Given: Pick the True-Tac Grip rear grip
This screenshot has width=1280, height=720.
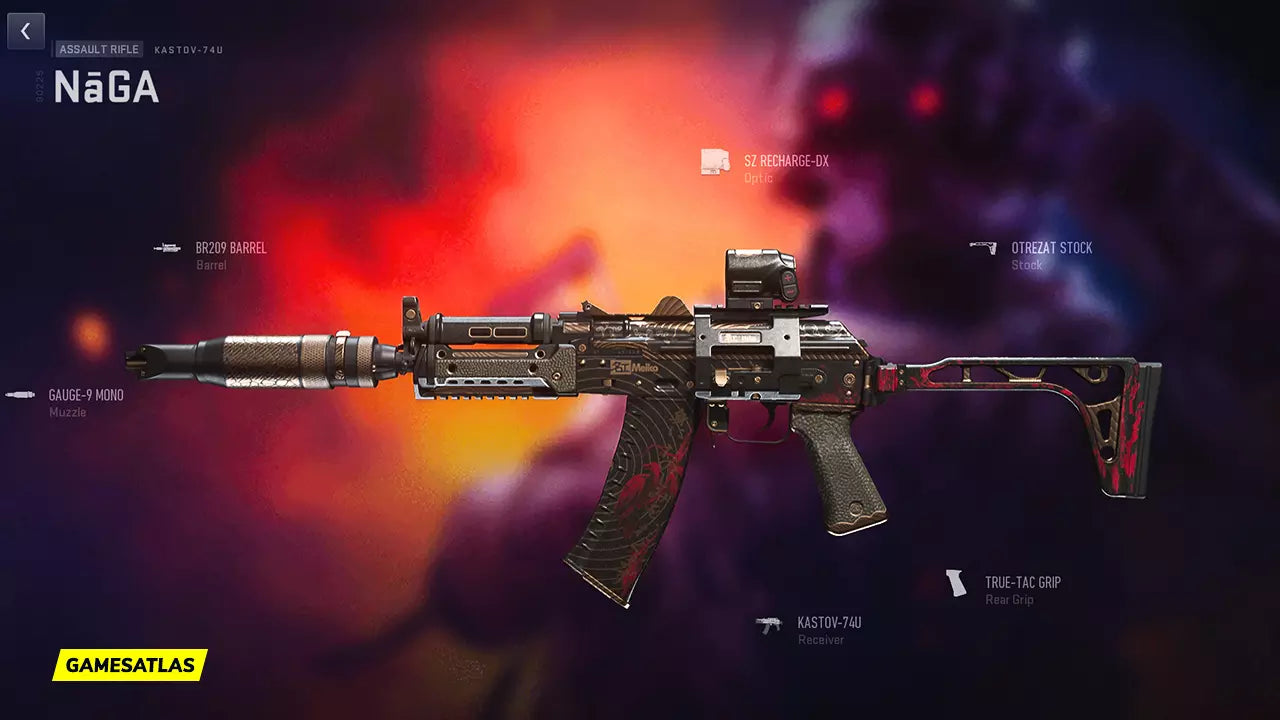Looking at the screenshot, I should pyautogui.click(x=1021, y=583).
